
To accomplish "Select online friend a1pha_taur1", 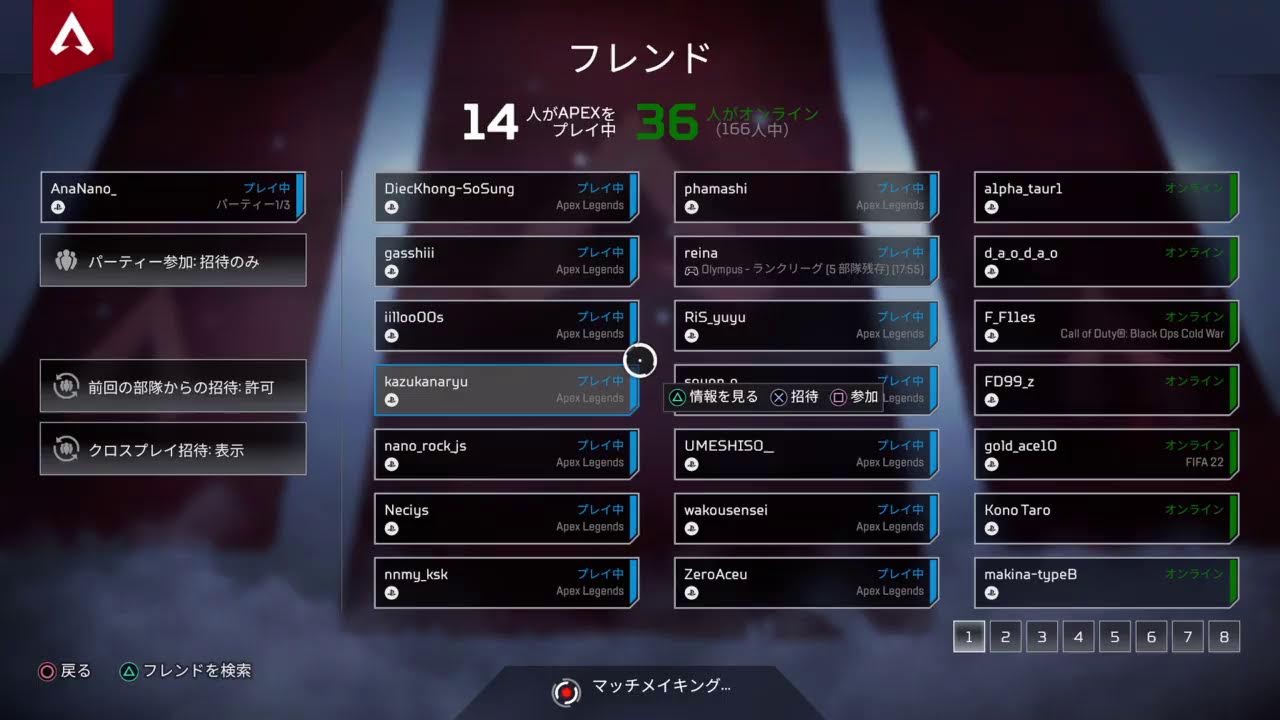I will click(1106, 197).
